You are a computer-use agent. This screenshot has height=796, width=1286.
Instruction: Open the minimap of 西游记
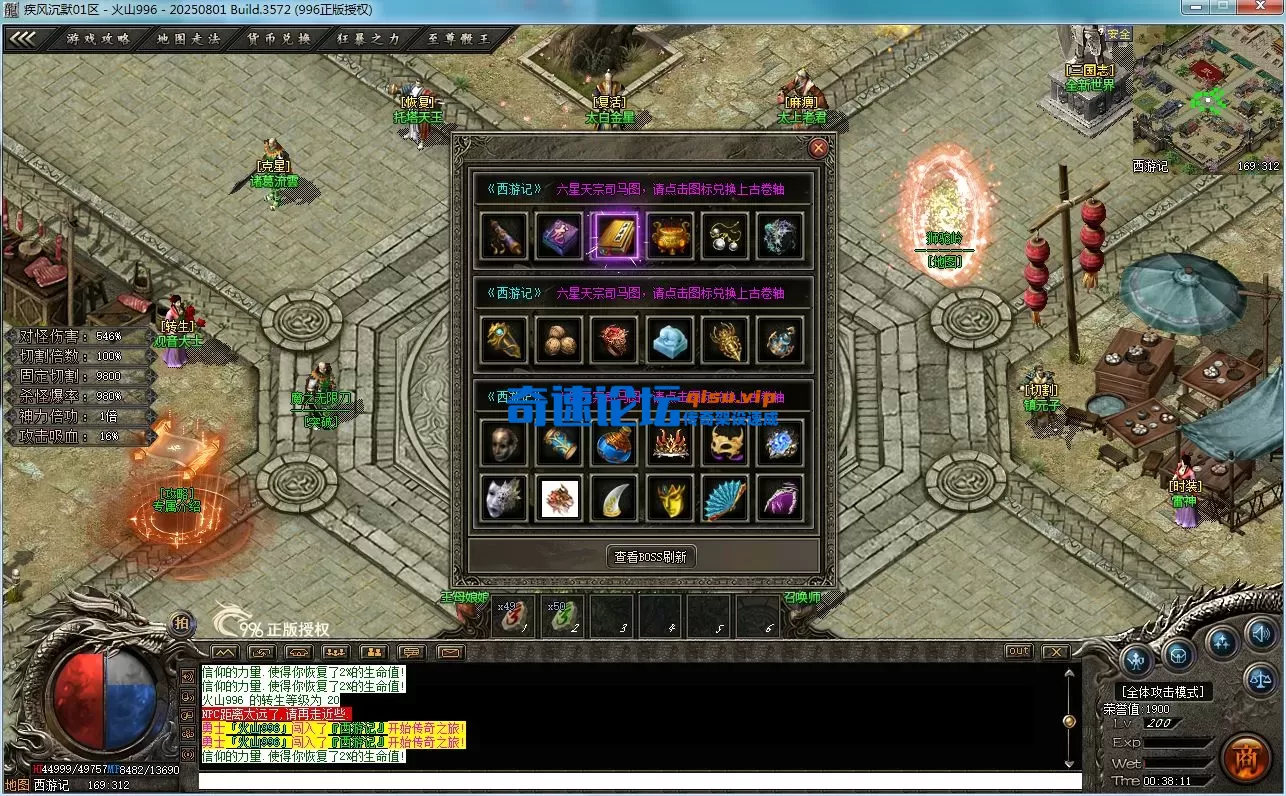(x=1207, y=101)
